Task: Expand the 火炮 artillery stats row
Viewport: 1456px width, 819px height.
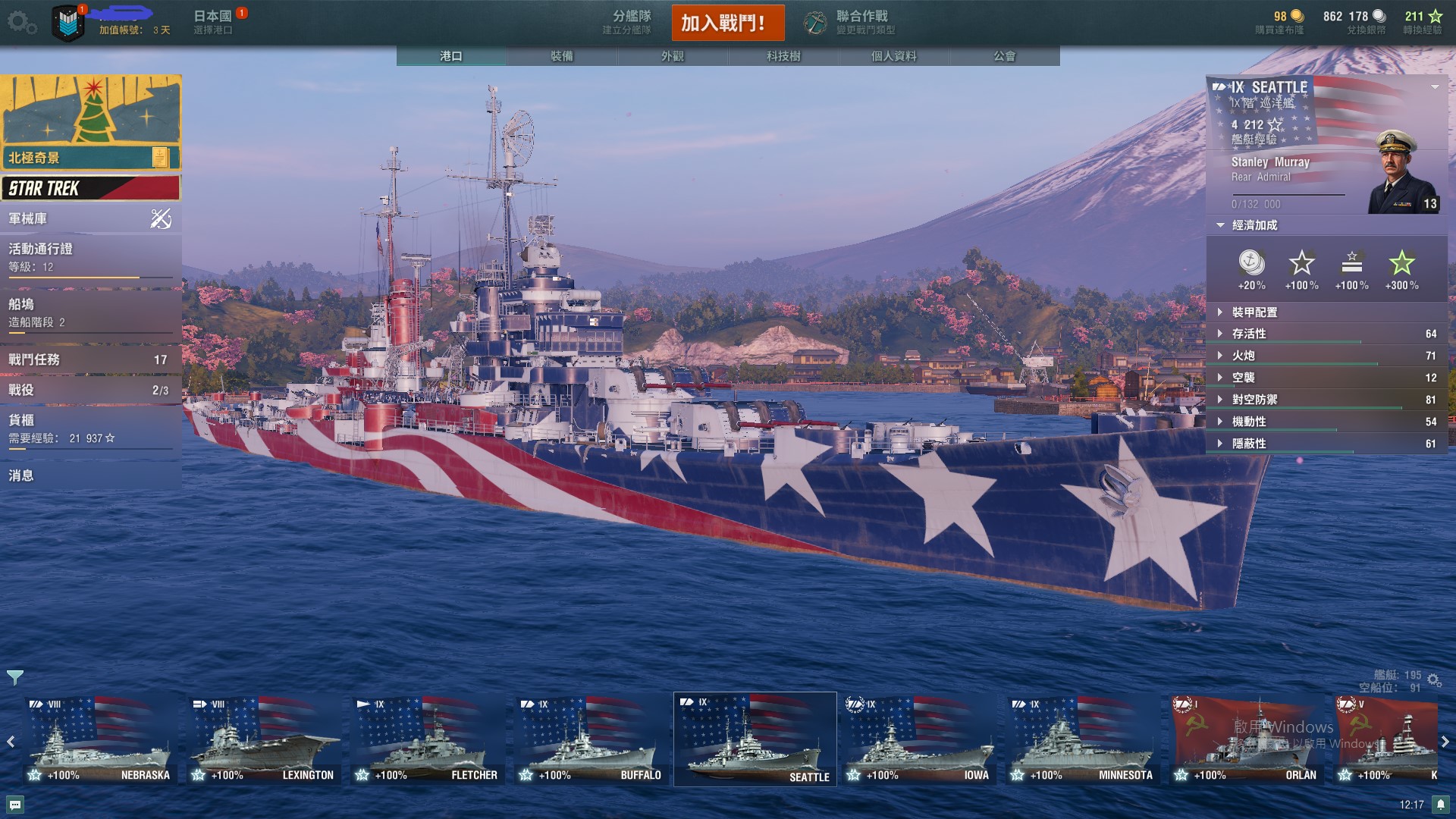Action: coord(1326,356)
